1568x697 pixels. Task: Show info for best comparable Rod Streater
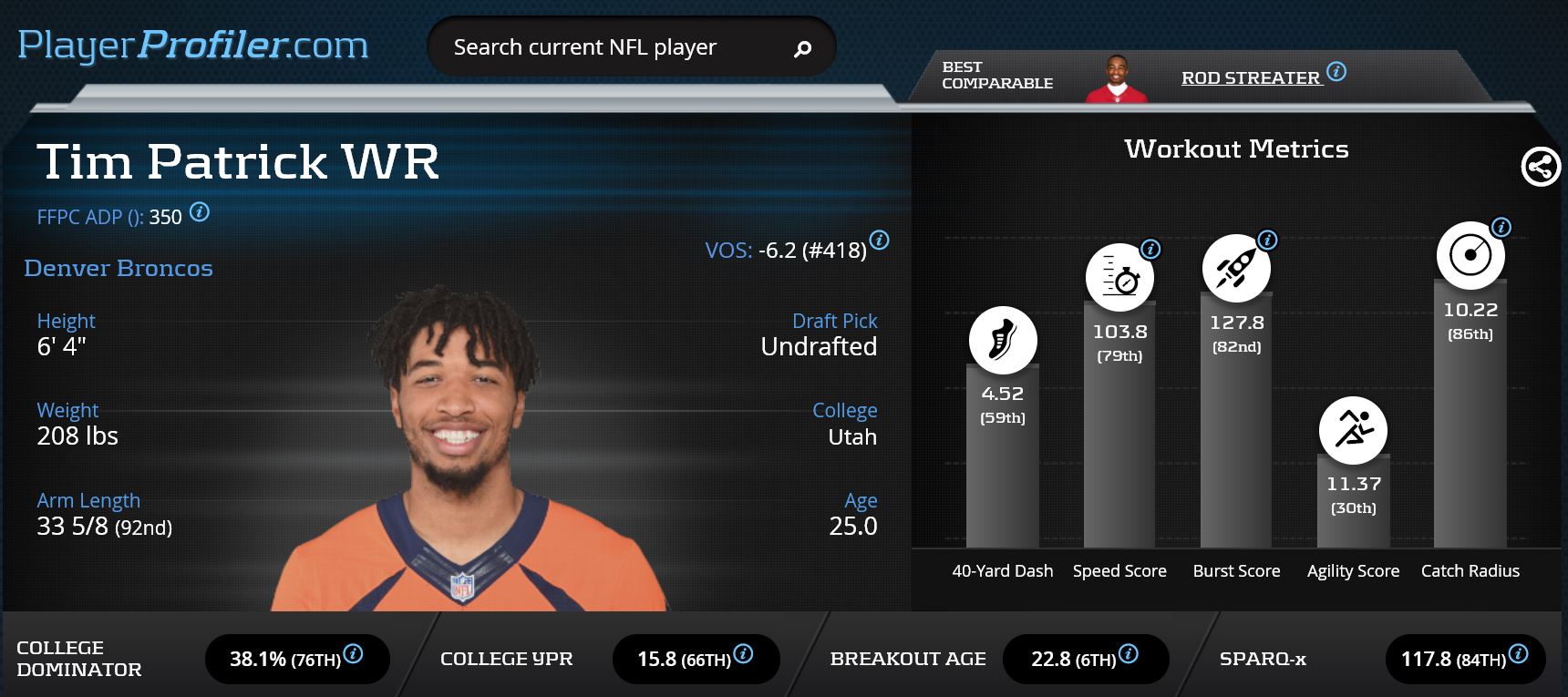pyautogui.click(x=1336, y=72)
